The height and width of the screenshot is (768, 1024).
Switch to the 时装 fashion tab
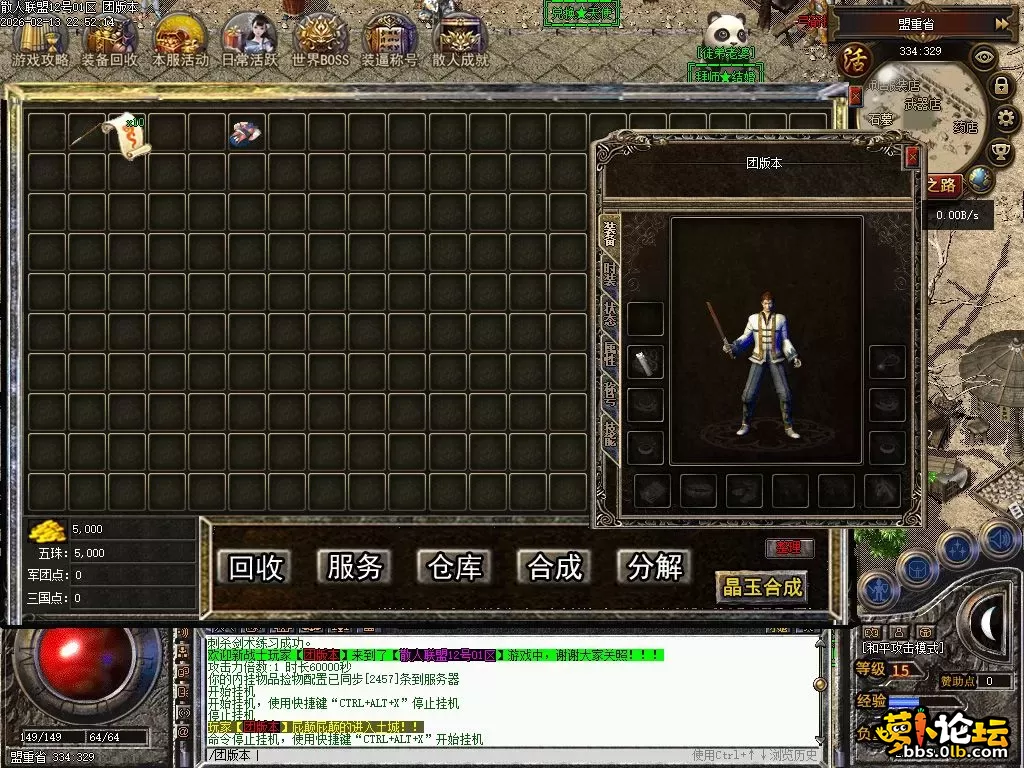pos(609,271)
